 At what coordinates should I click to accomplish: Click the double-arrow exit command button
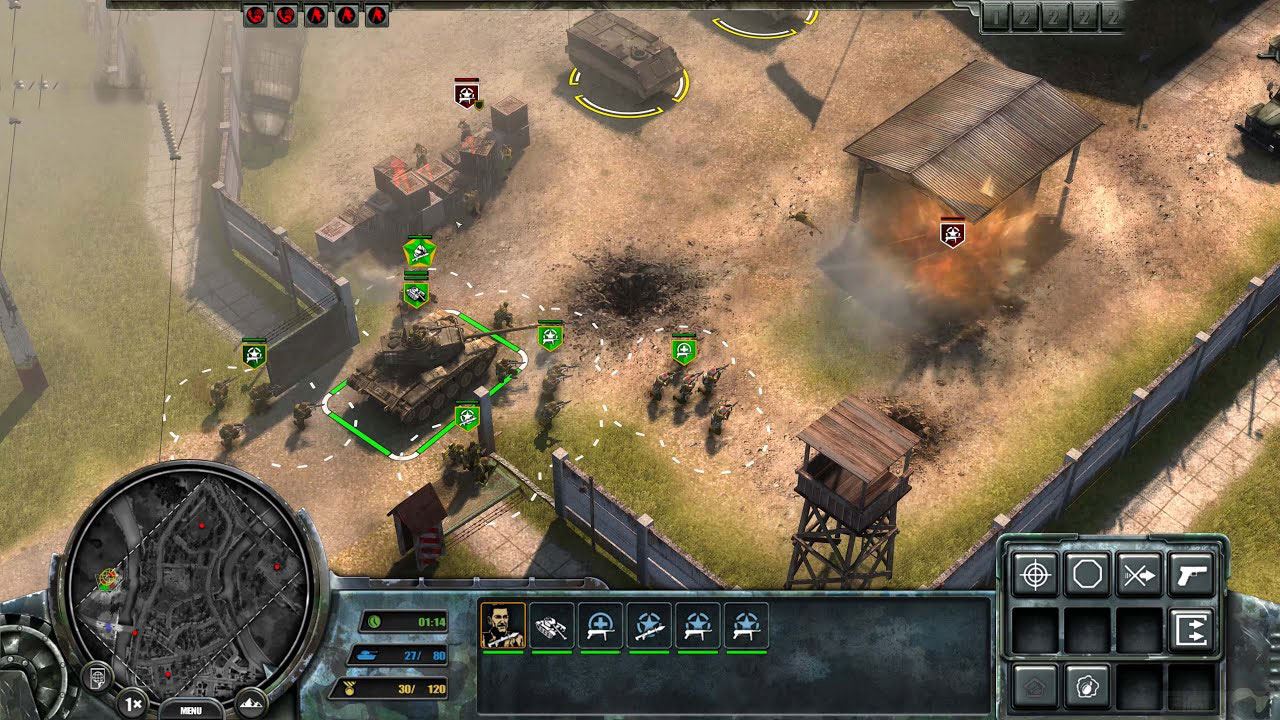pos(1191,630)
